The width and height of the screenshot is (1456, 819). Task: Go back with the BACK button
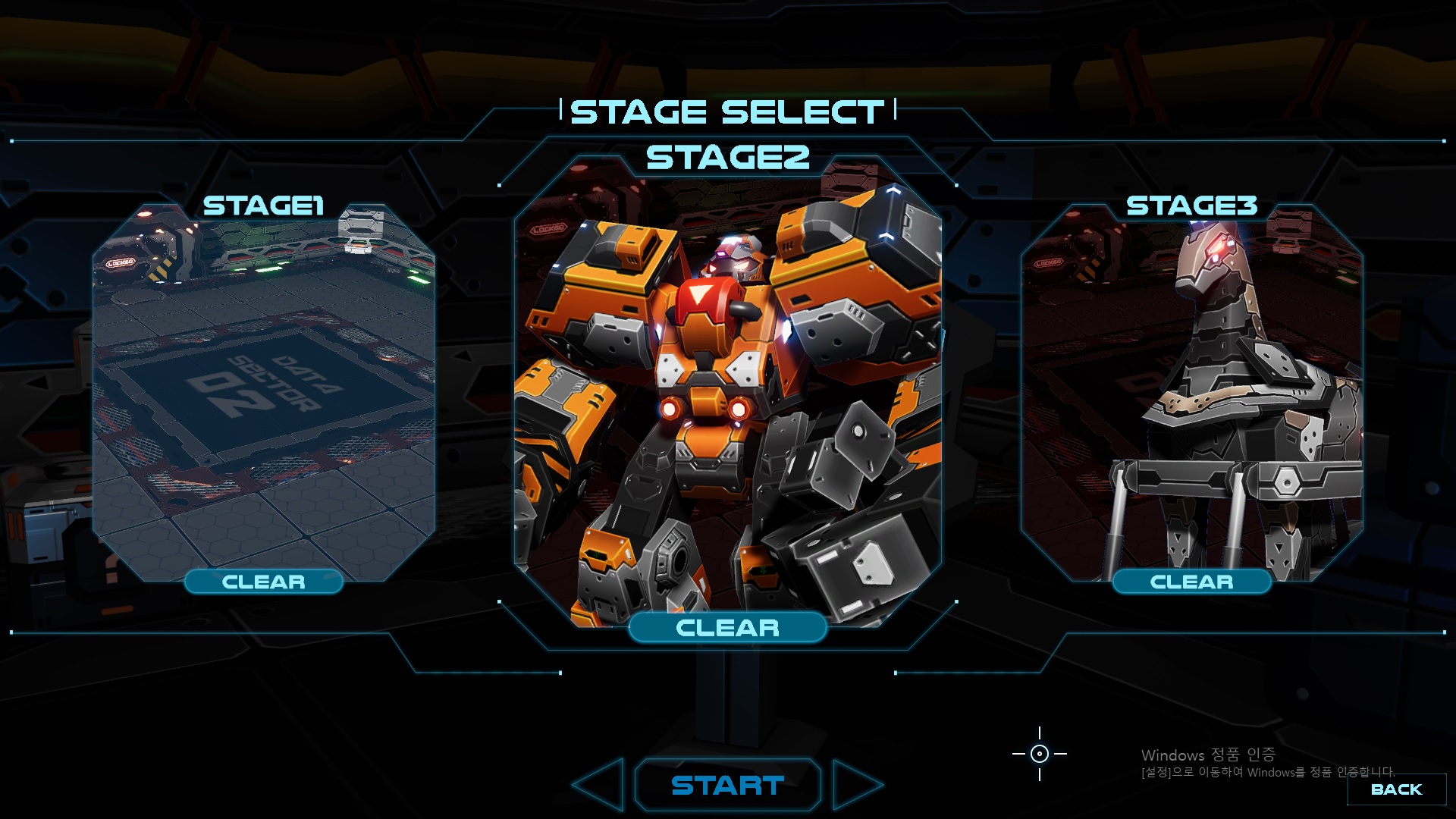pos(1396,789)
